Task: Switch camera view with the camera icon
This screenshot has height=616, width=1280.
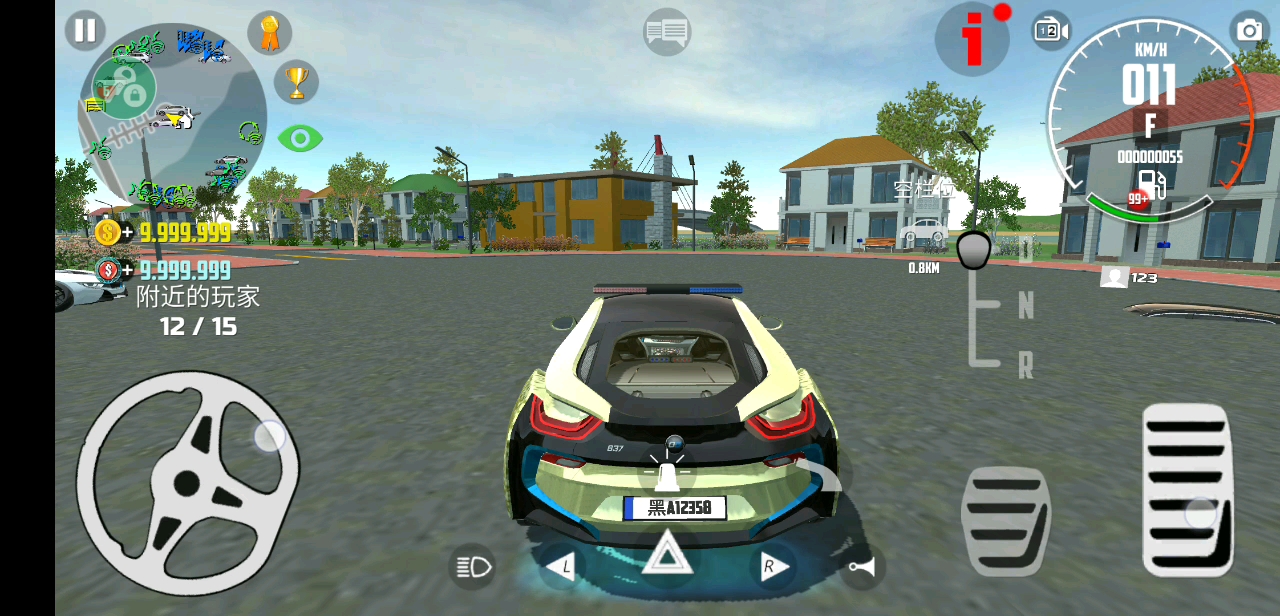Action: [1050, 30]
